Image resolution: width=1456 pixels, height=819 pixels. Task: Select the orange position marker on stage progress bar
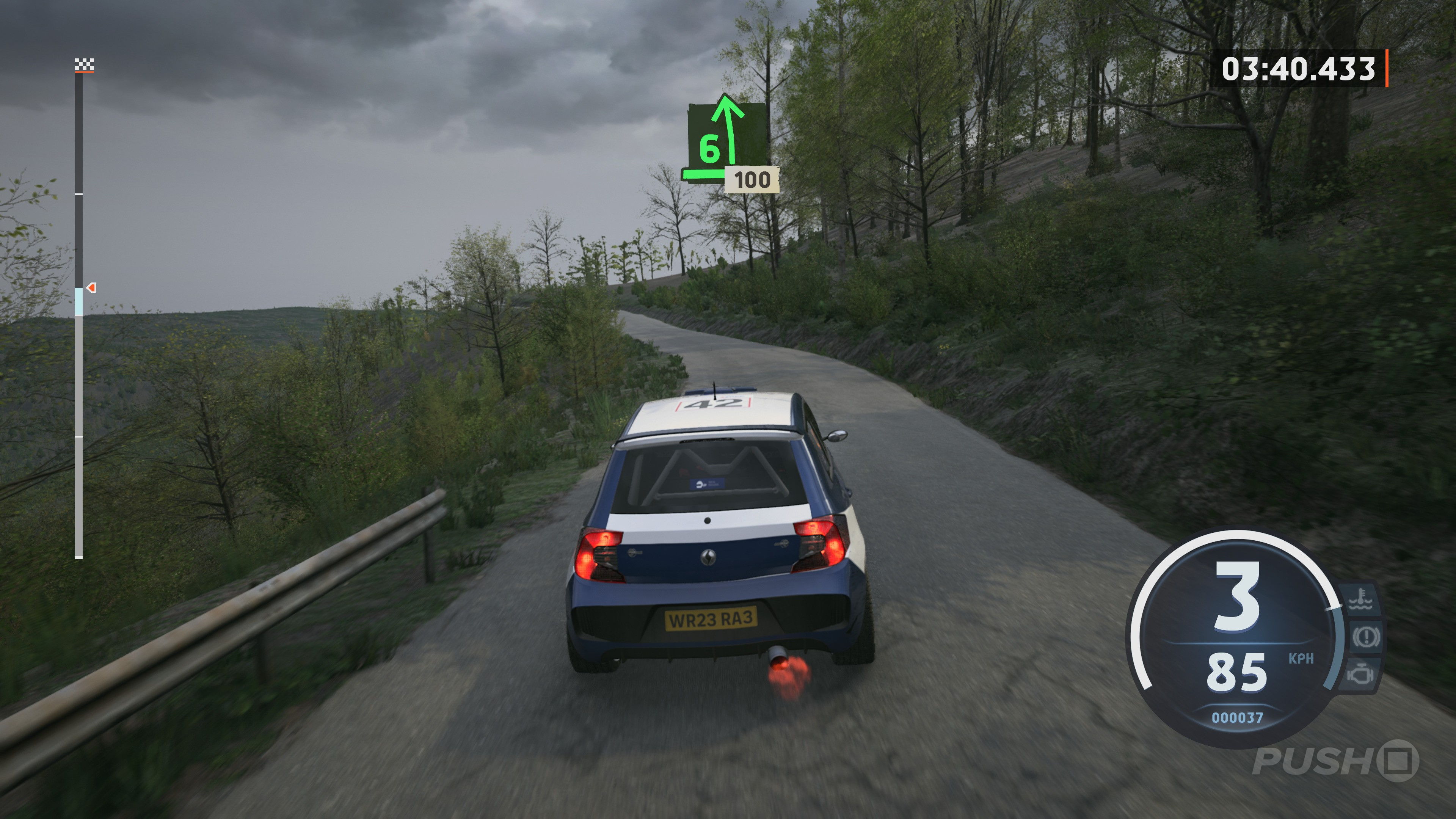click(91, 288)
